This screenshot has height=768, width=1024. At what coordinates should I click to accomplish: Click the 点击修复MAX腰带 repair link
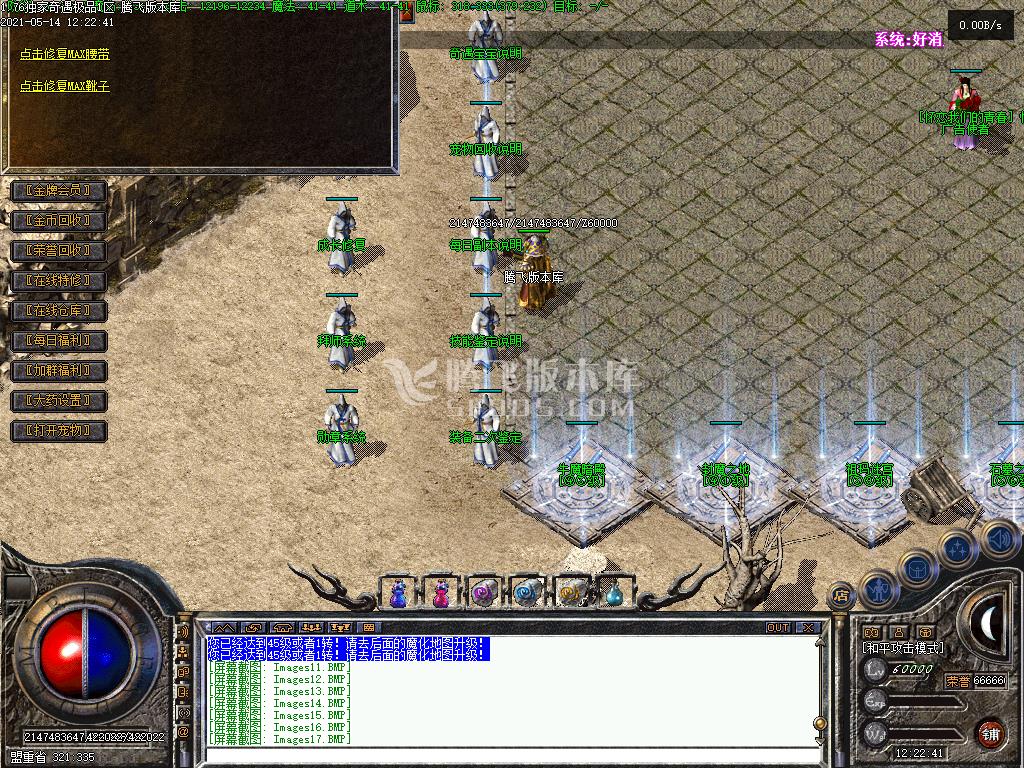coord(65,55)
